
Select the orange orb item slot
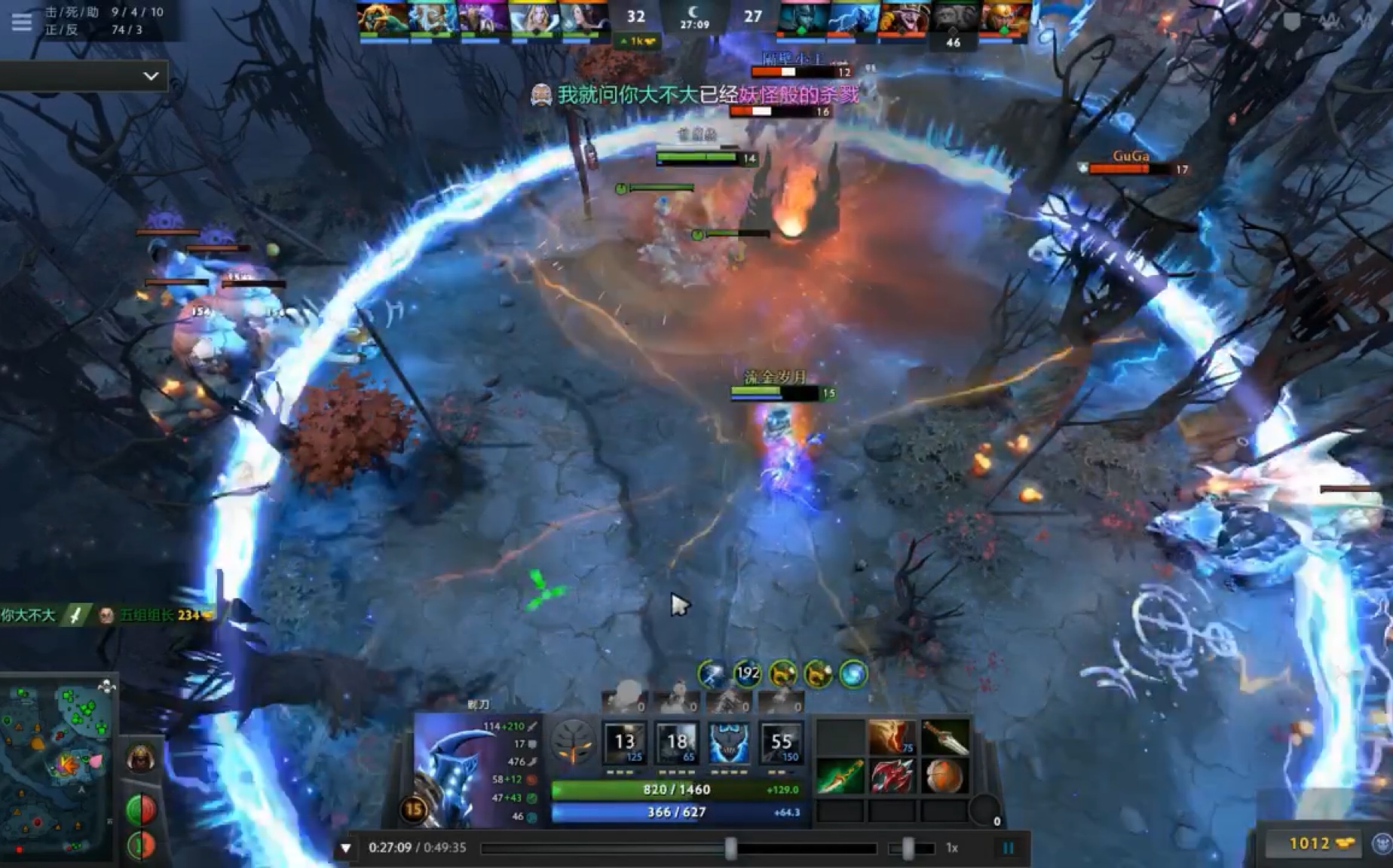coord(944,776)
